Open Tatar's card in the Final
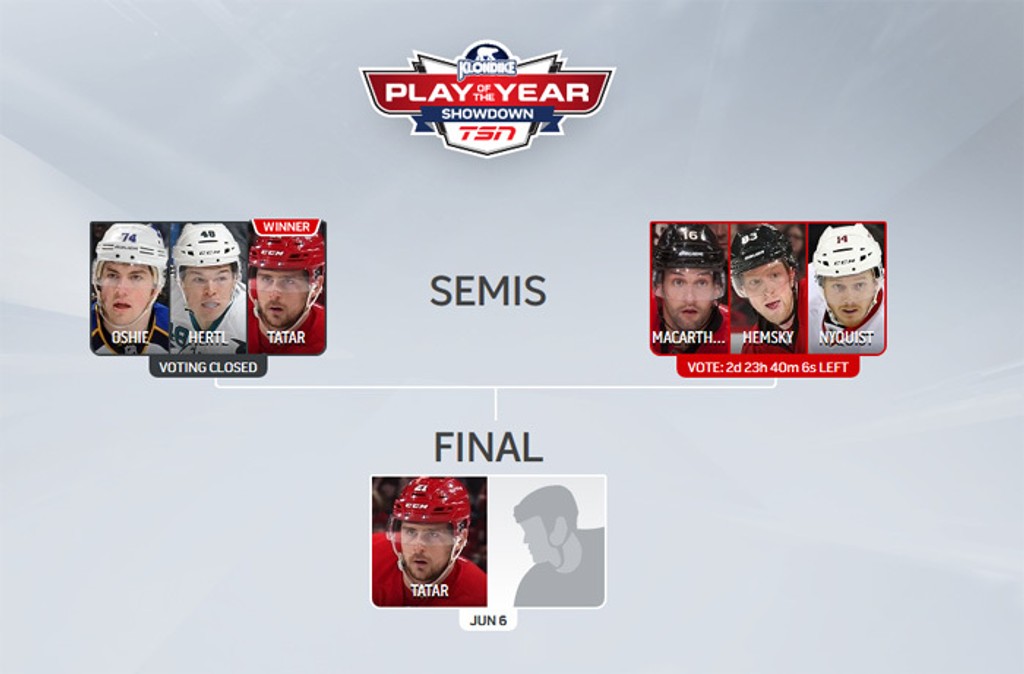This screenshot has width=1024, height=674. tap(430, 541)
